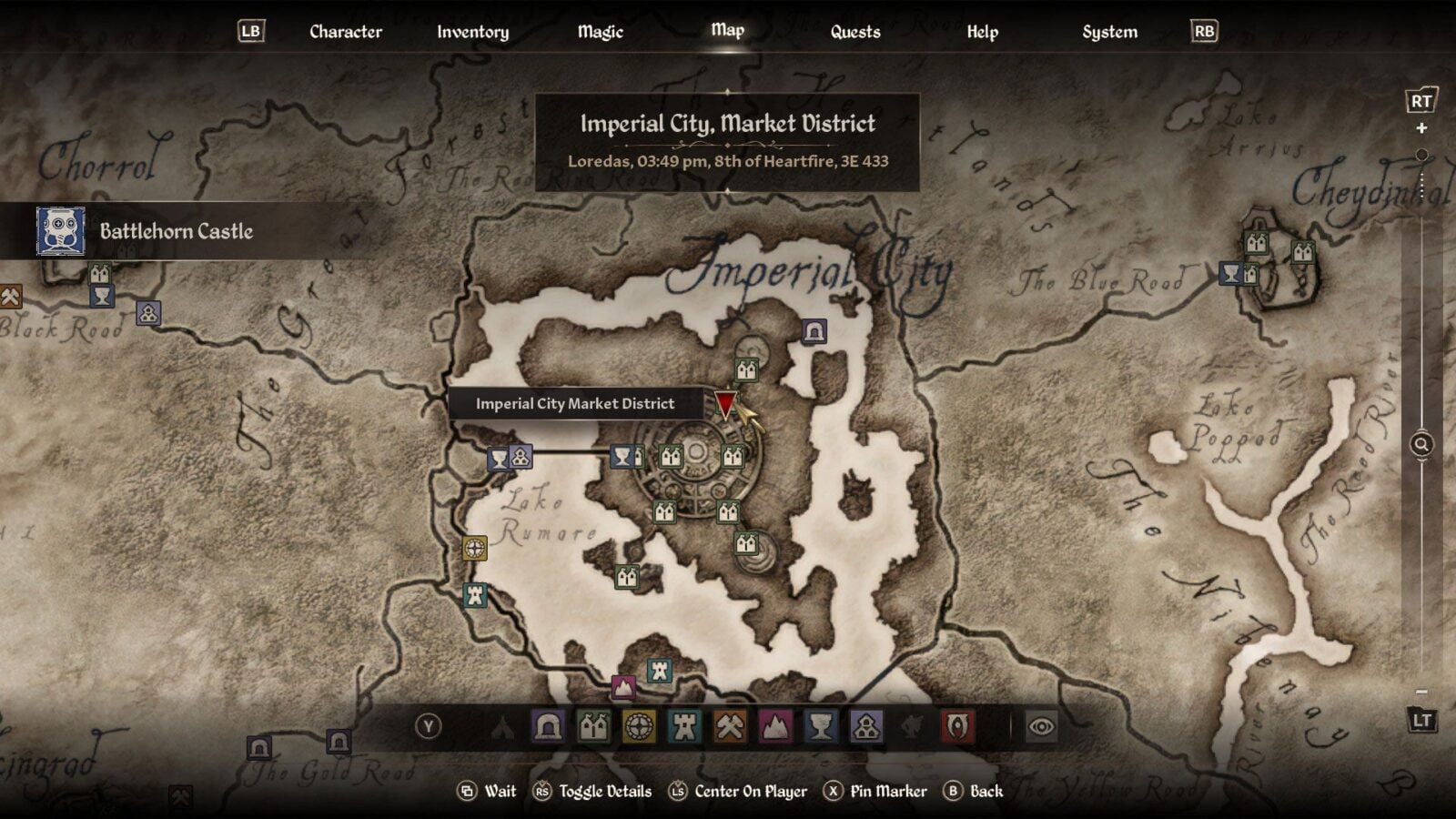Viewport: 1456px width, 819px height.
Task: Select the fort tower filter icon
Action: 683,725
